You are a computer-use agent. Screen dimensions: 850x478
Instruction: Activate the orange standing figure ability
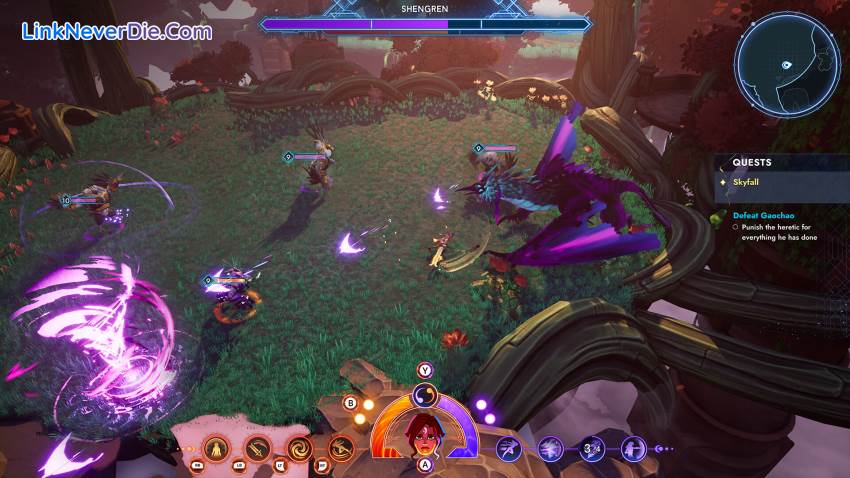tap(216, 449)
